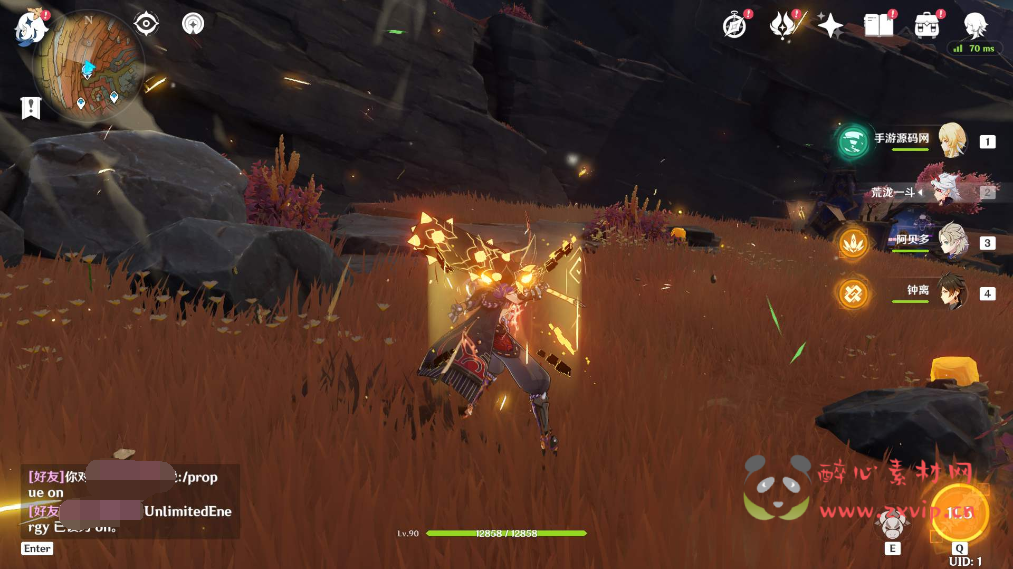Open the compass events icon
Viewport: 1013px width, 569px height.
[735, 25]
